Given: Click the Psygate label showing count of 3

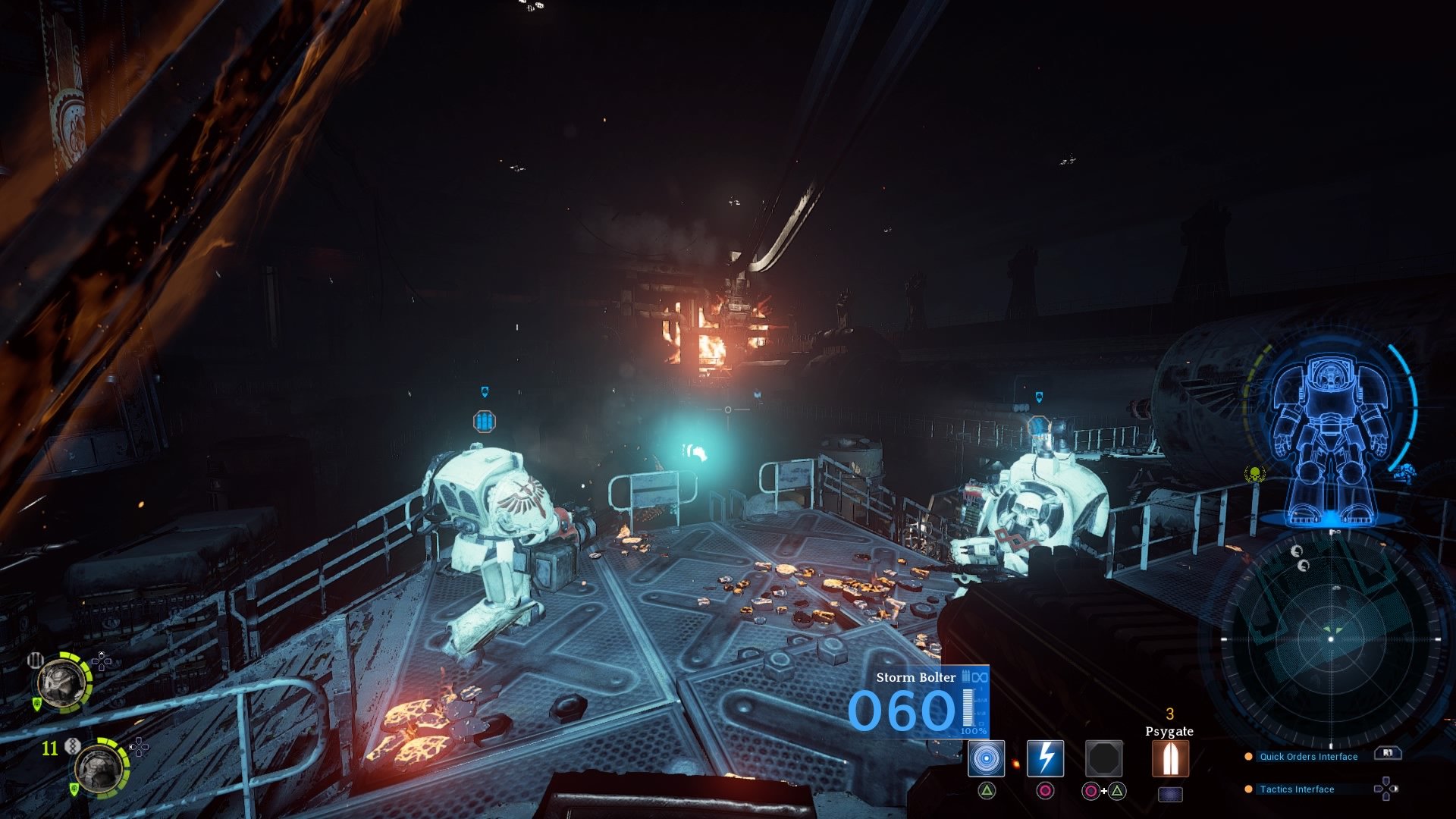Looking at the screenshot, I should (x=1169, y=733).
